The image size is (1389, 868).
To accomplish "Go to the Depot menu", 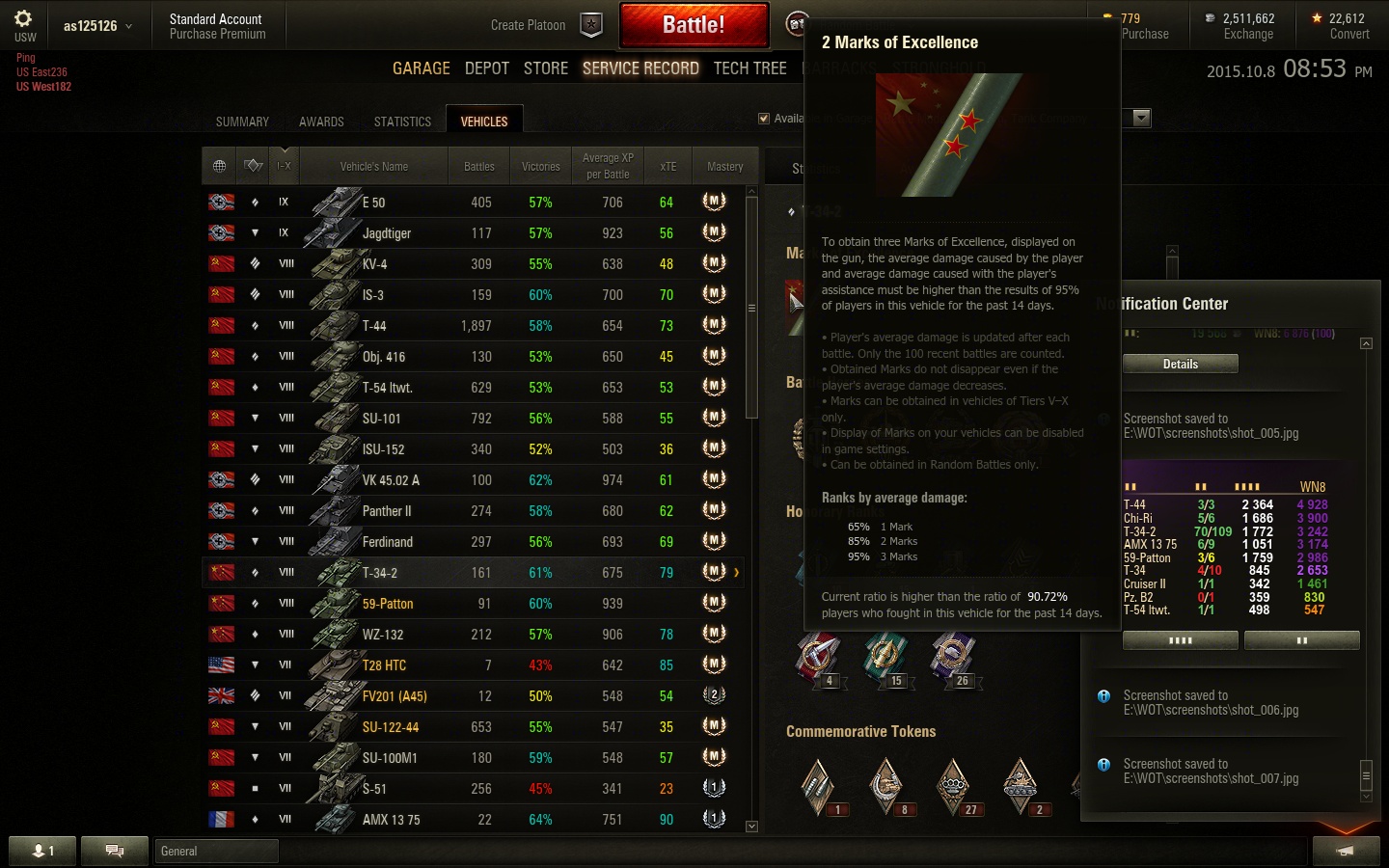I will 486,68.
